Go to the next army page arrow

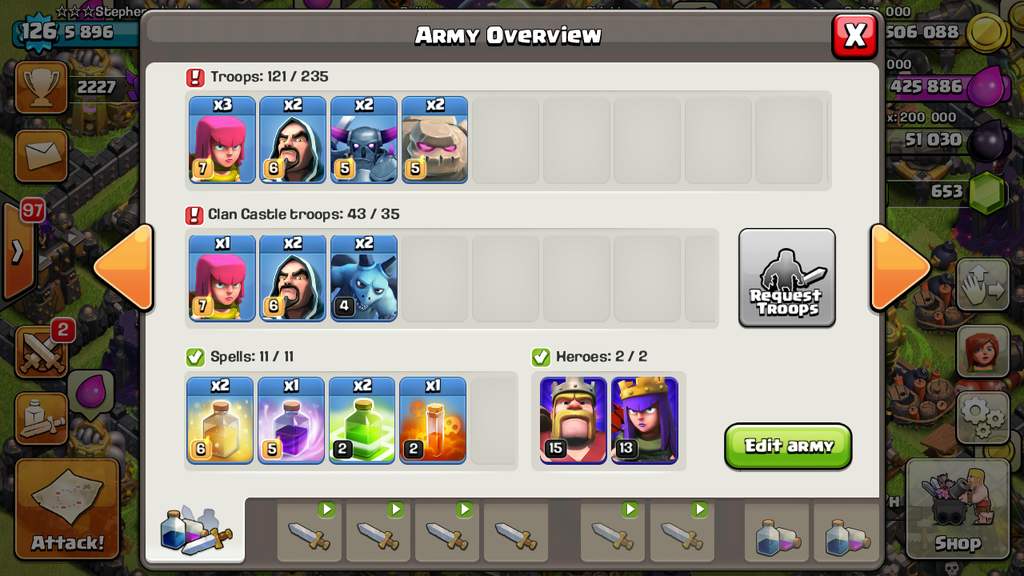pyautogui.click(x=899, y=267)
